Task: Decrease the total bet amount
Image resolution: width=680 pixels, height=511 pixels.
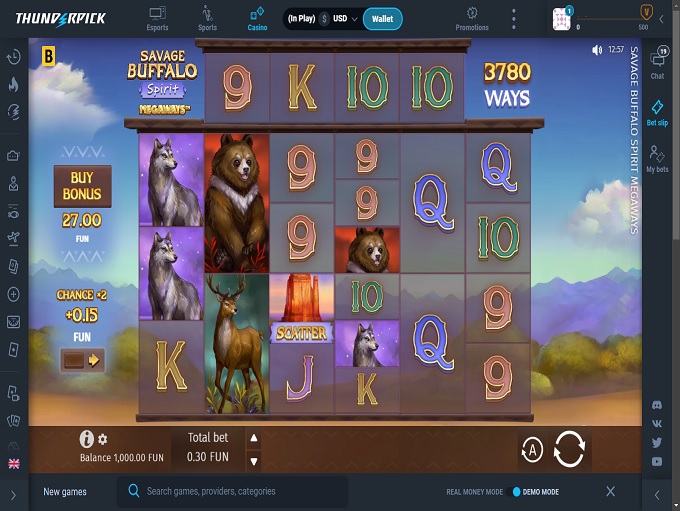Action: tap(253, 461)
